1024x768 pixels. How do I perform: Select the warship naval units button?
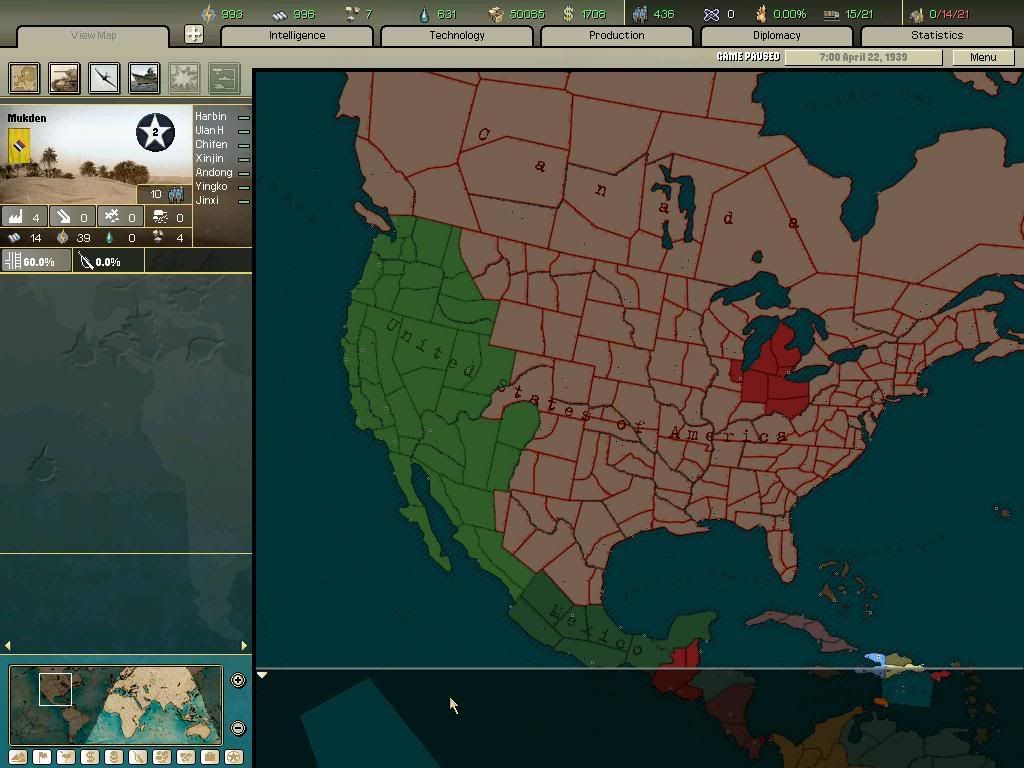point(144,78)
